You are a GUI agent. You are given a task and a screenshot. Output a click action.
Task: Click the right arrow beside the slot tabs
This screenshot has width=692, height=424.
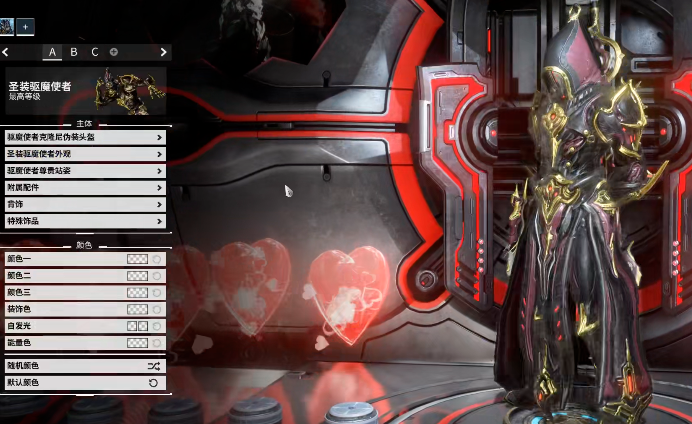point(163,51)
